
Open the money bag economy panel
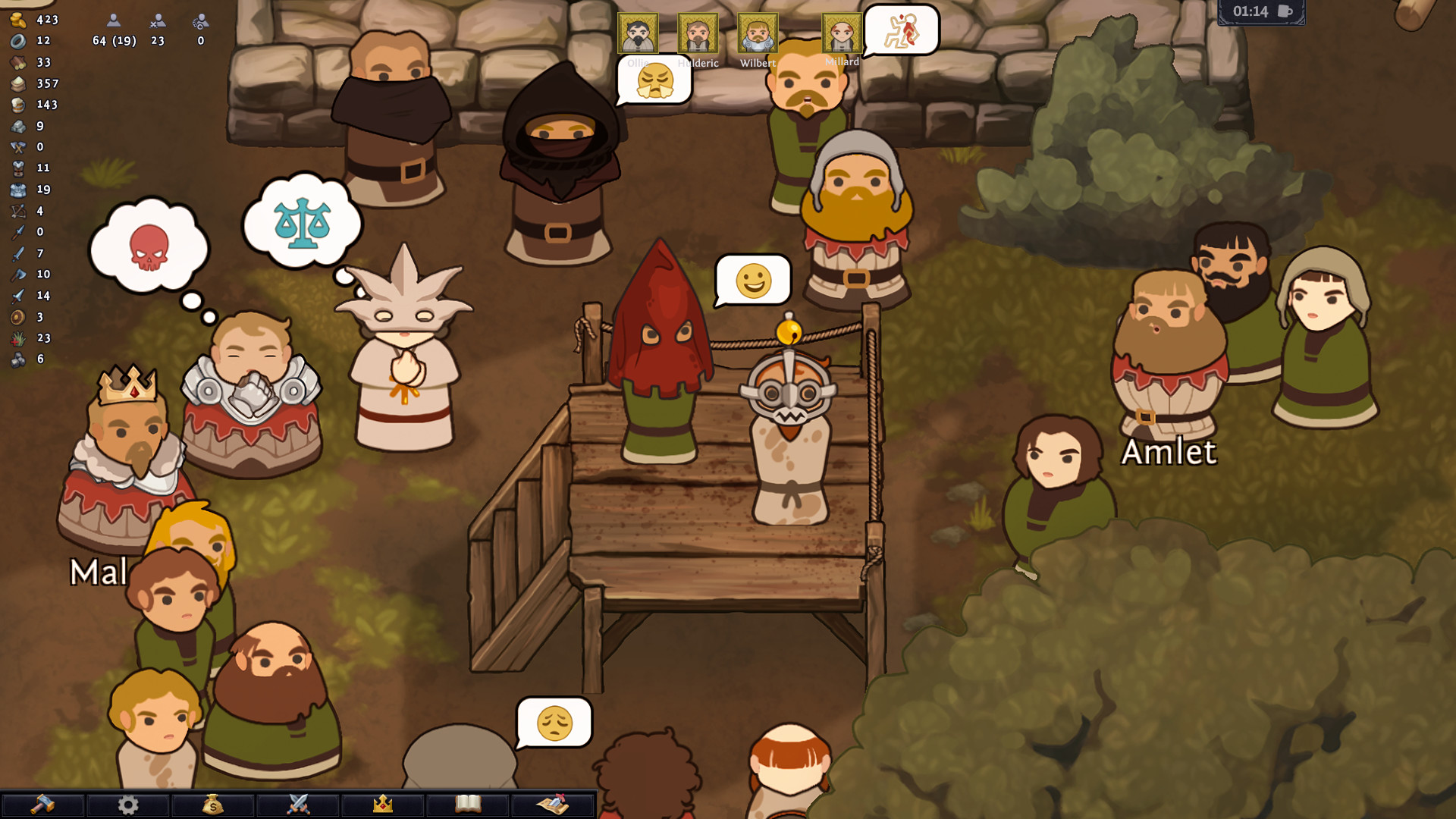213,806
